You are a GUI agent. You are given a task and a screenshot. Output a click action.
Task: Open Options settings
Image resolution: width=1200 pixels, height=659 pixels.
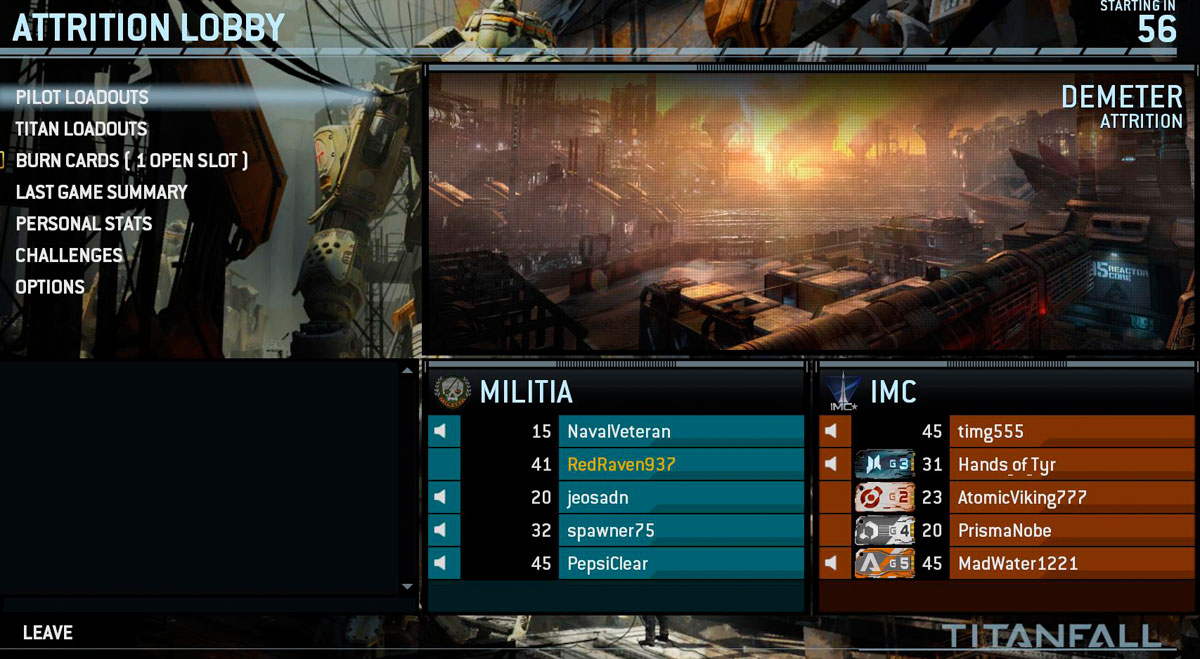[x=50, y=287]
